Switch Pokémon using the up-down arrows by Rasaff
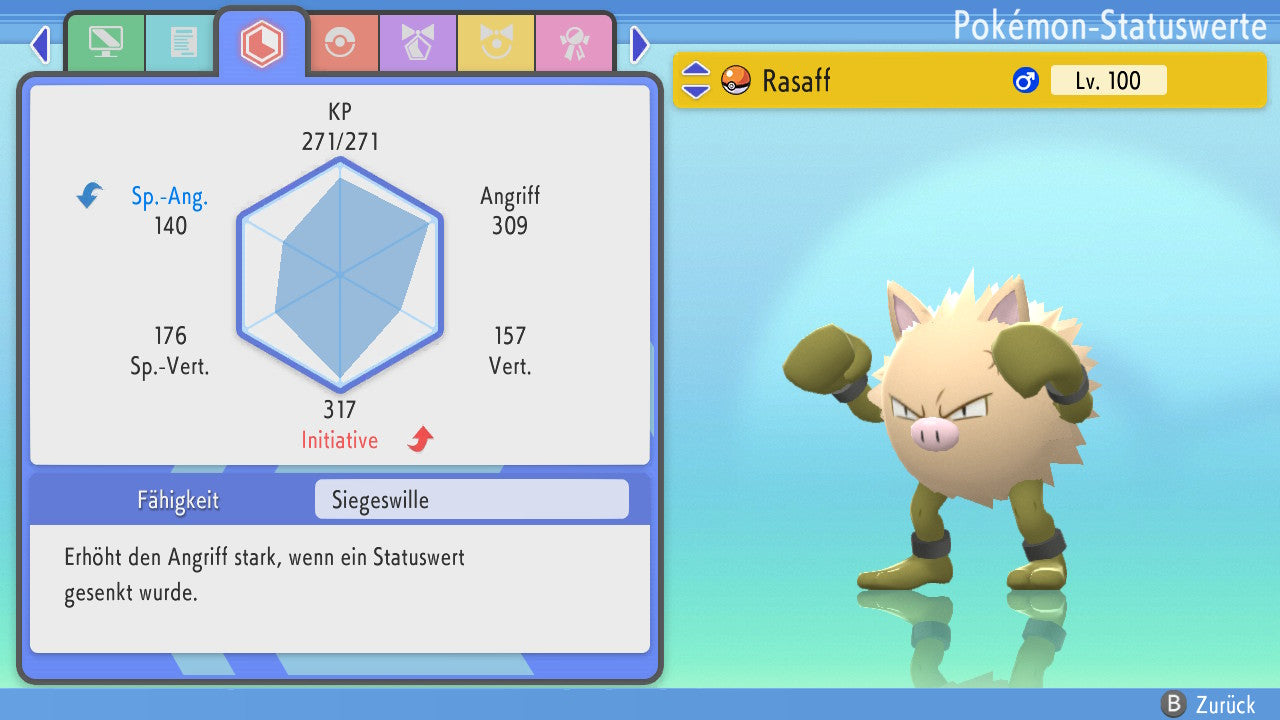This screenshot has height=720, width=1280. 696,80
